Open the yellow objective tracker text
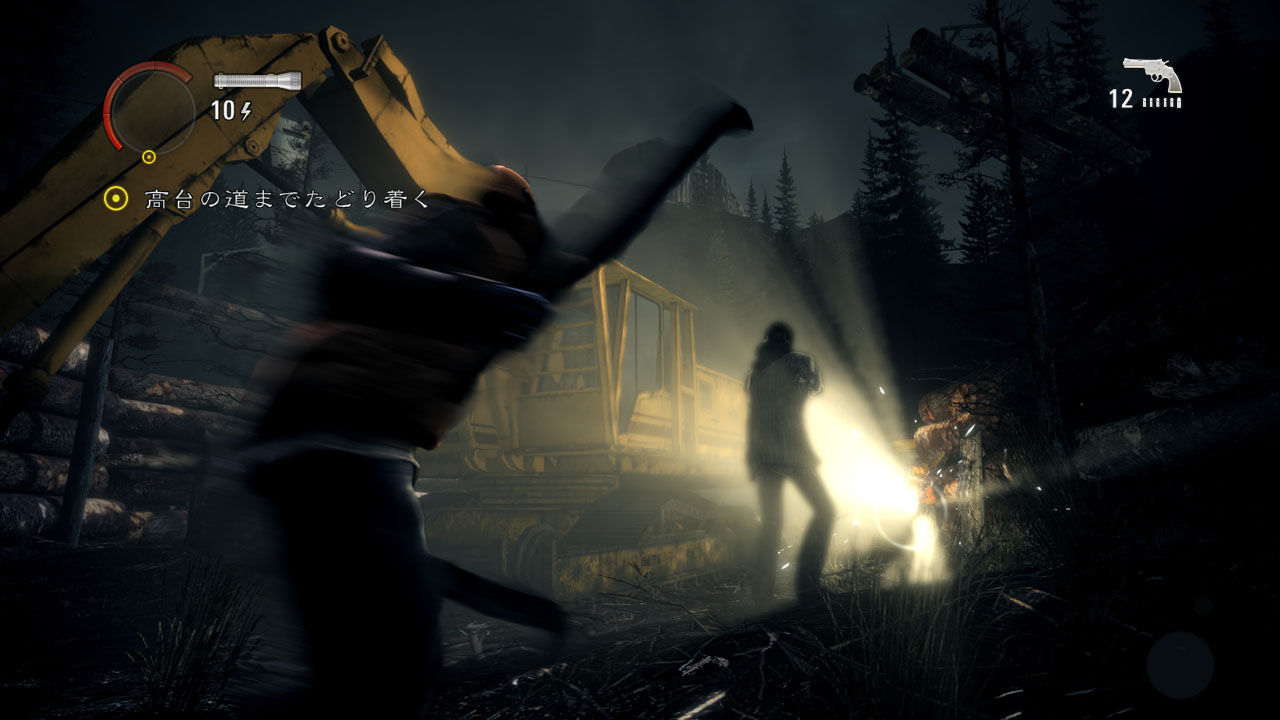The width and height of the screenshot is (1280, 720). pyautogui.click(x=287, y=199)
